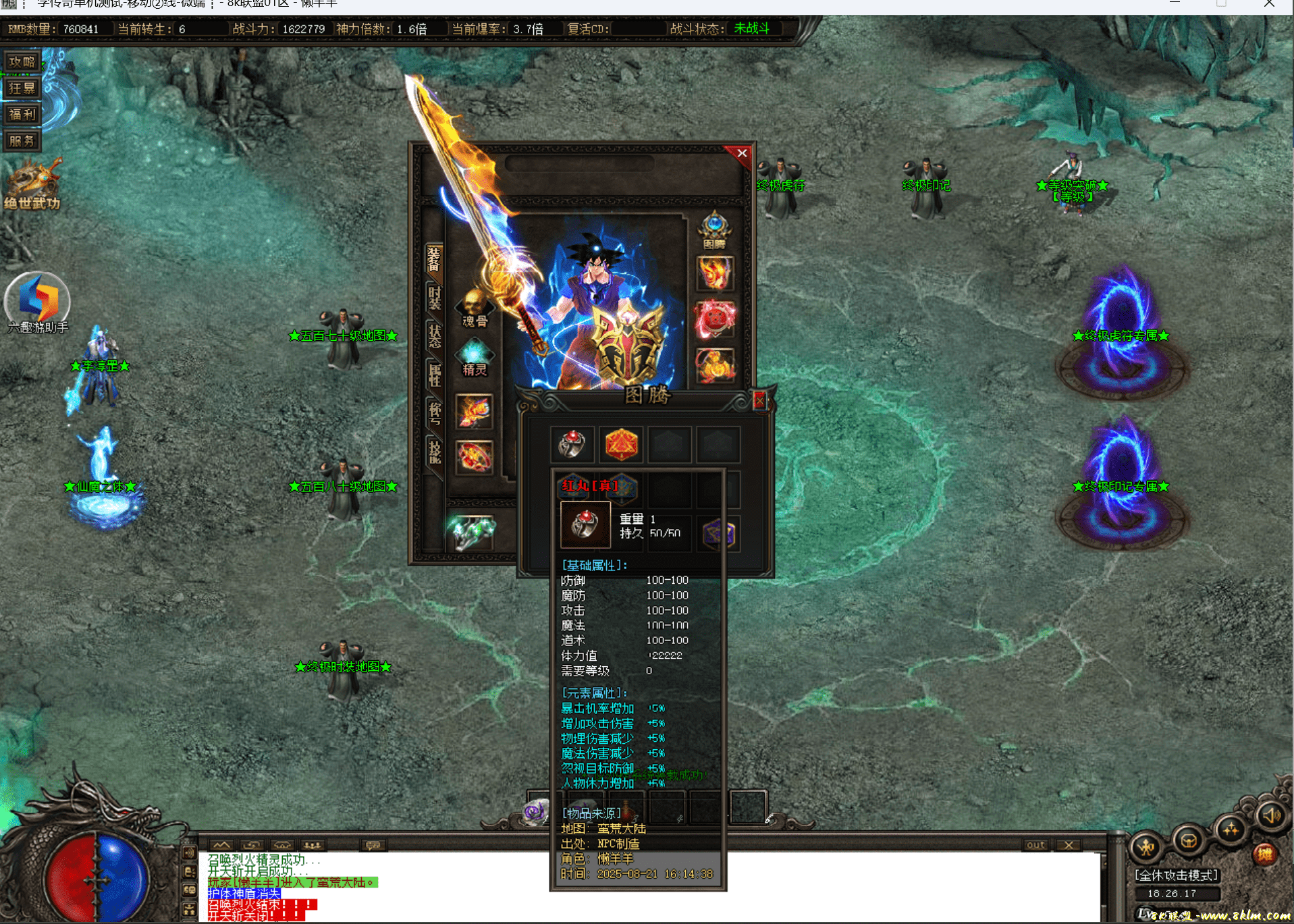The height and width of the screenshot is (924, 1294).
Task: Close the character equipment window
Action: pyautogui.click(x=742, y=153)
